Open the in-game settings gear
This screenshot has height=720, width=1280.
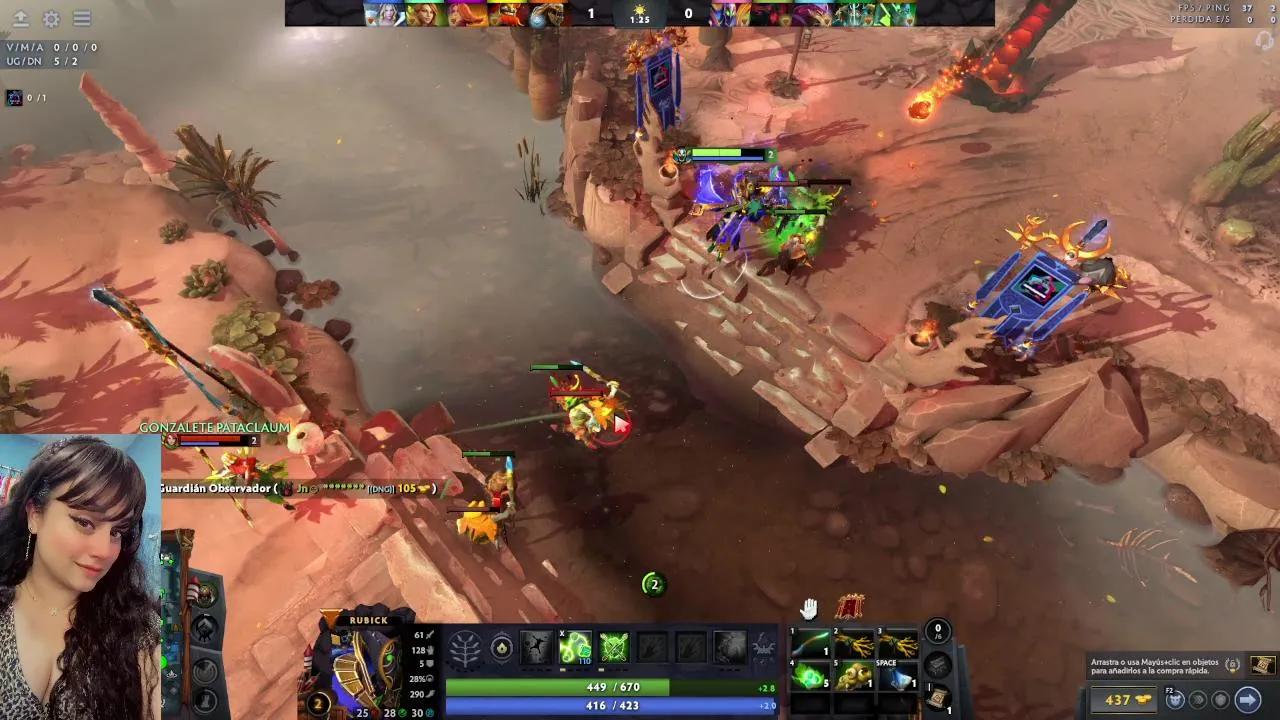pyautogui.click(x=52, y=19)
